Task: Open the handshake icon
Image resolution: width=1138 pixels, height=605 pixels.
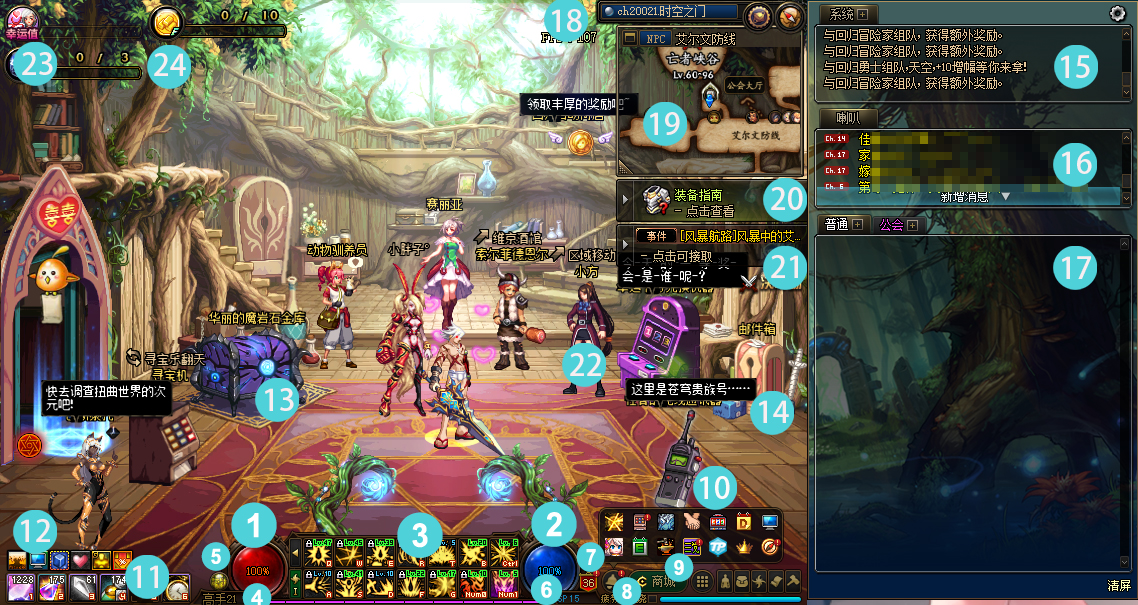Action: point(692,522)
